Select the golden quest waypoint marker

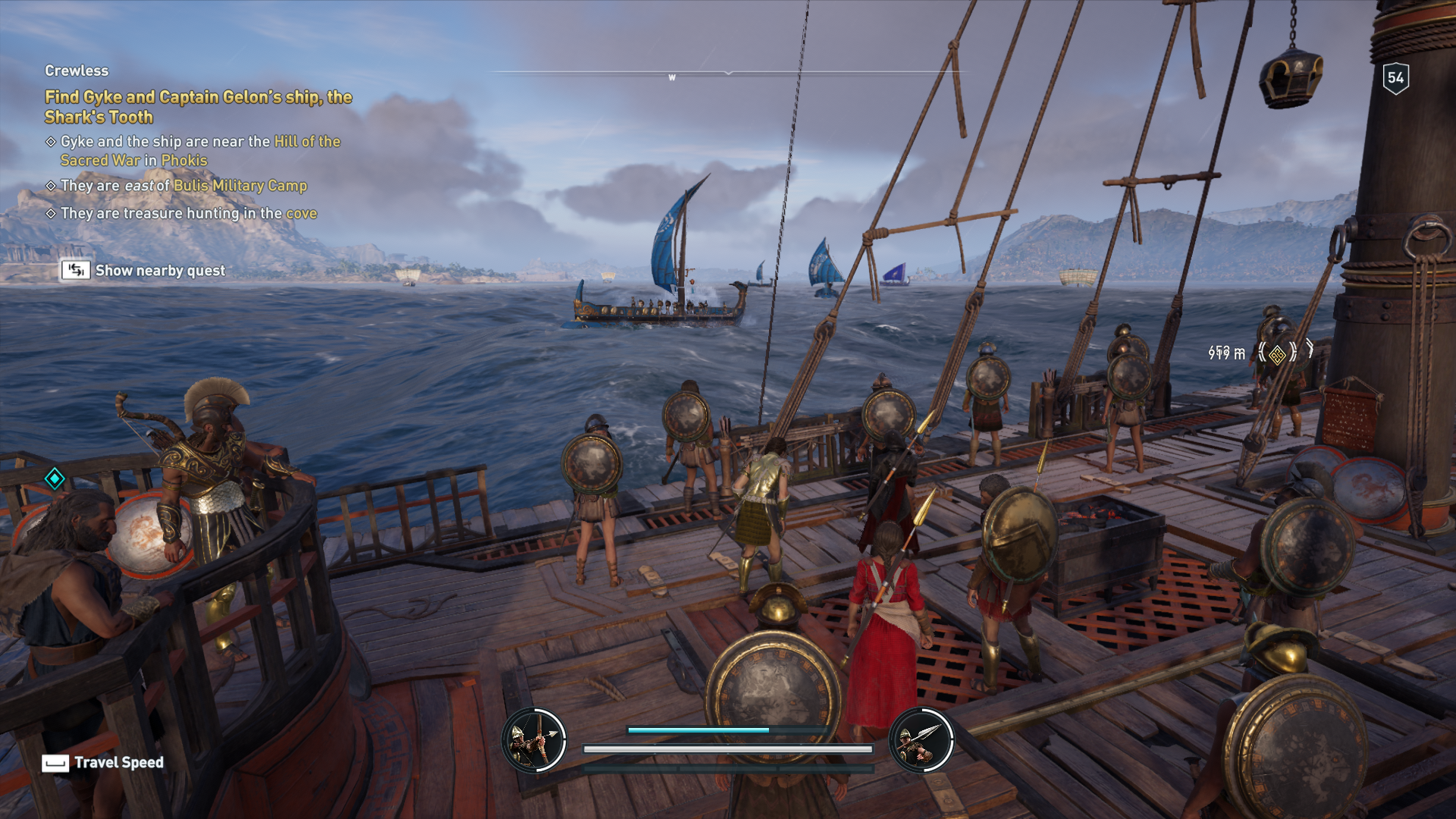[1277, 353]
